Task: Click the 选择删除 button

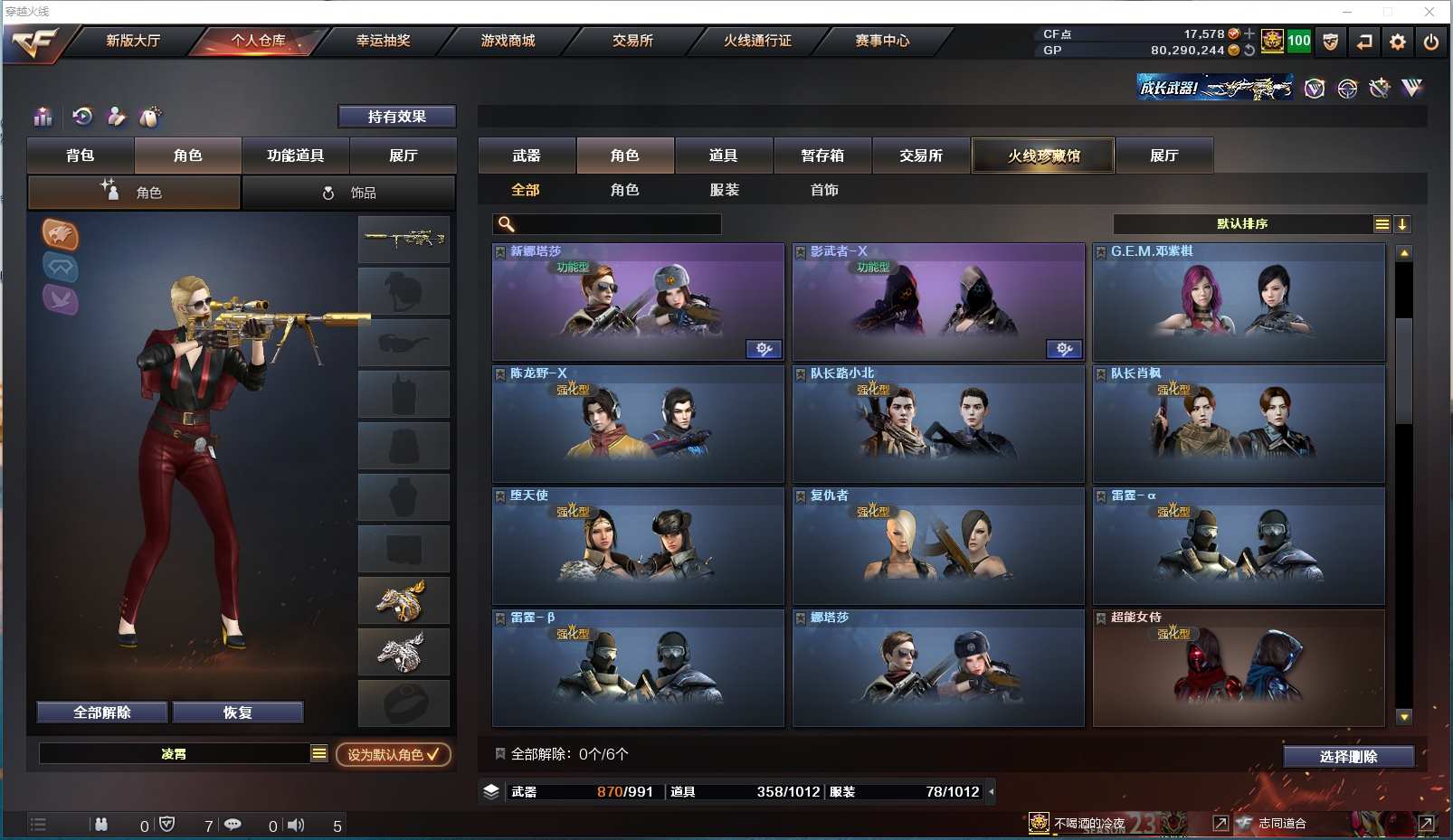Action: pos(1348,757)
